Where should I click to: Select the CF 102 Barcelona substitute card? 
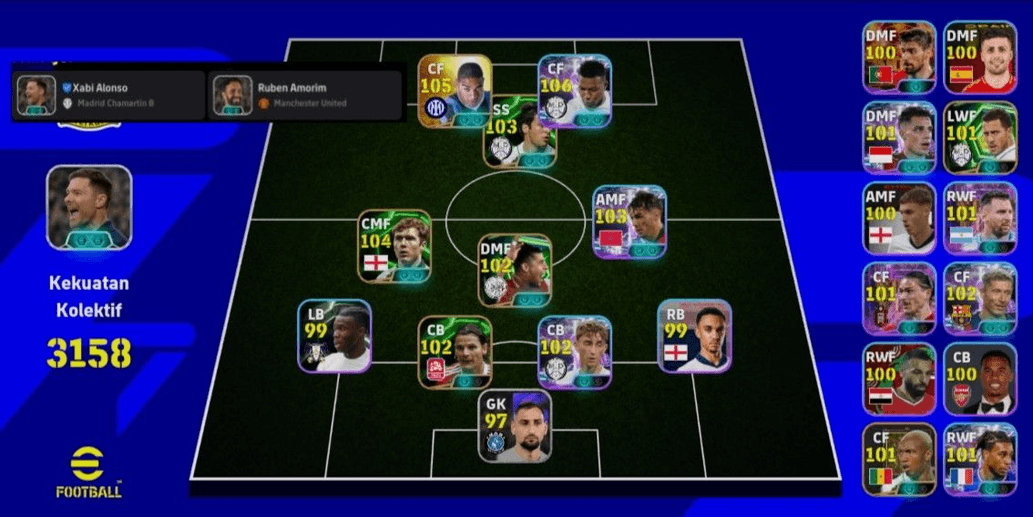point(979,298)
